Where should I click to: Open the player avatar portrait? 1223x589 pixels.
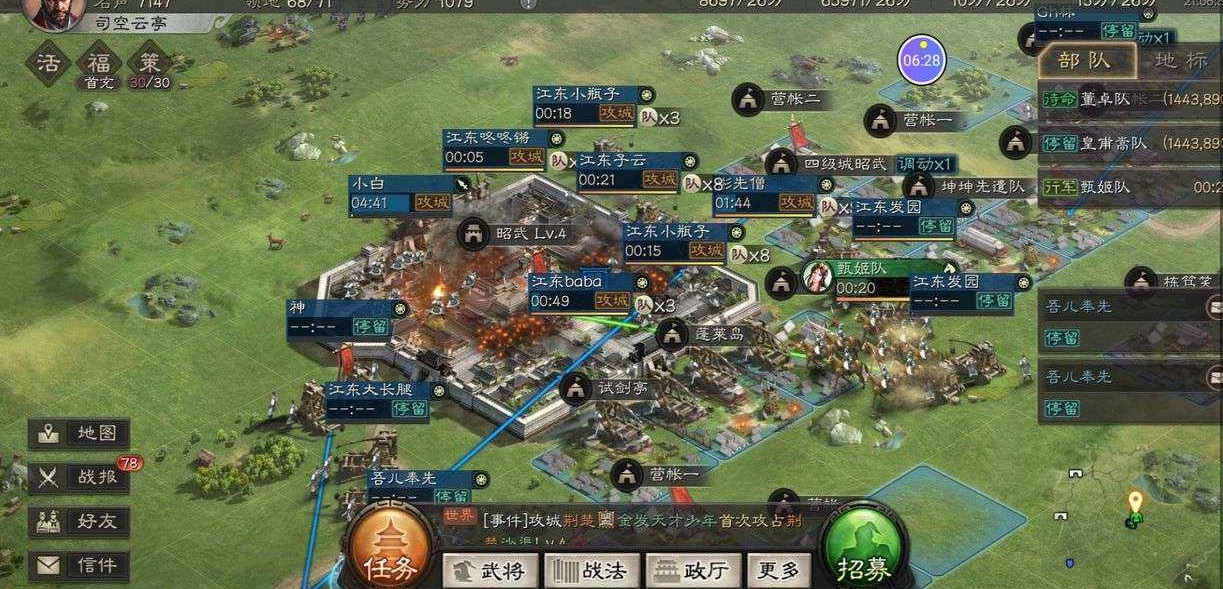pyautogui.click(x=52, y=12)
